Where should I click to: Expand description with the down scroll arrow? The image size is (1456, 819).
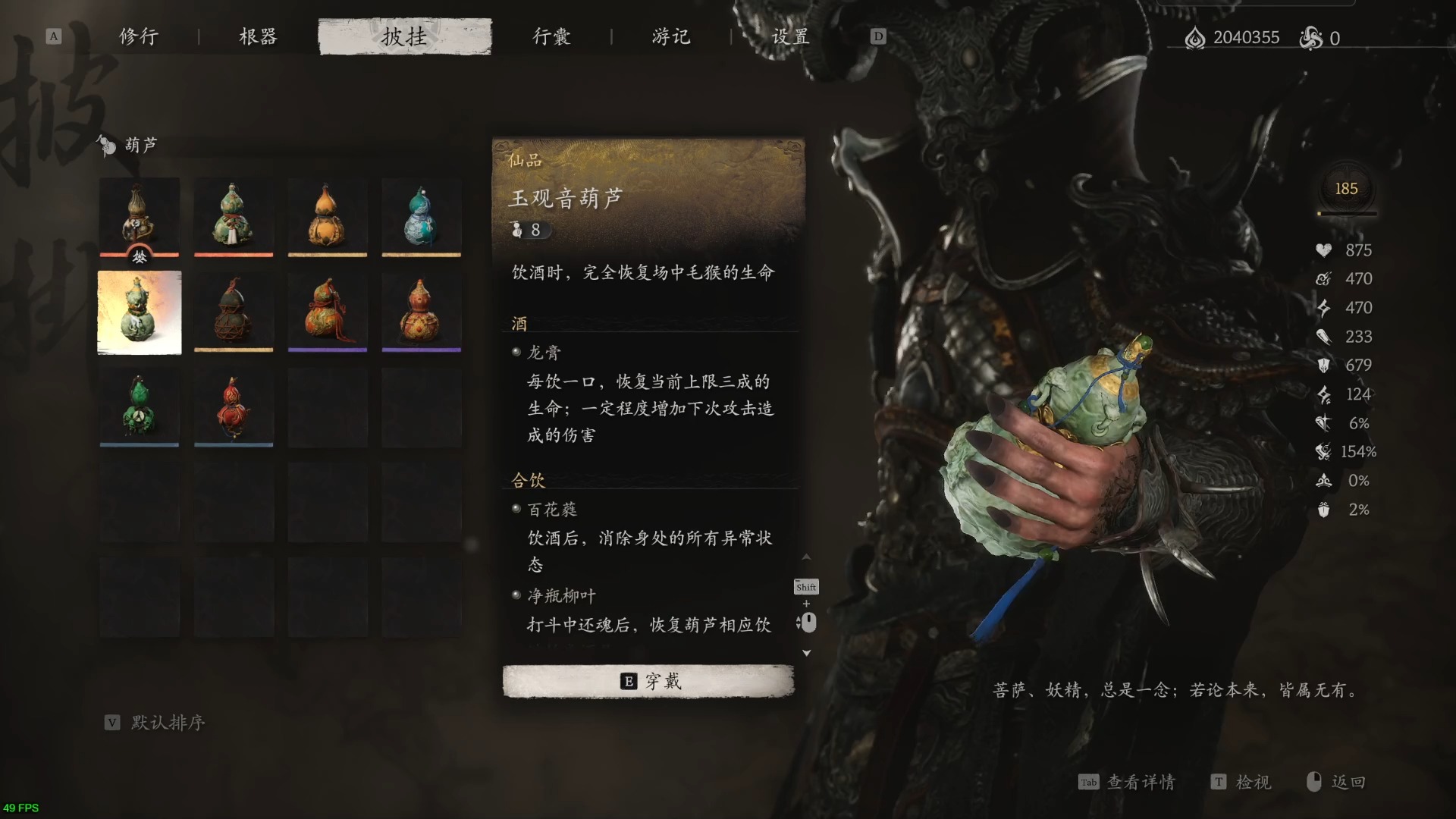[x=807, y=653]
